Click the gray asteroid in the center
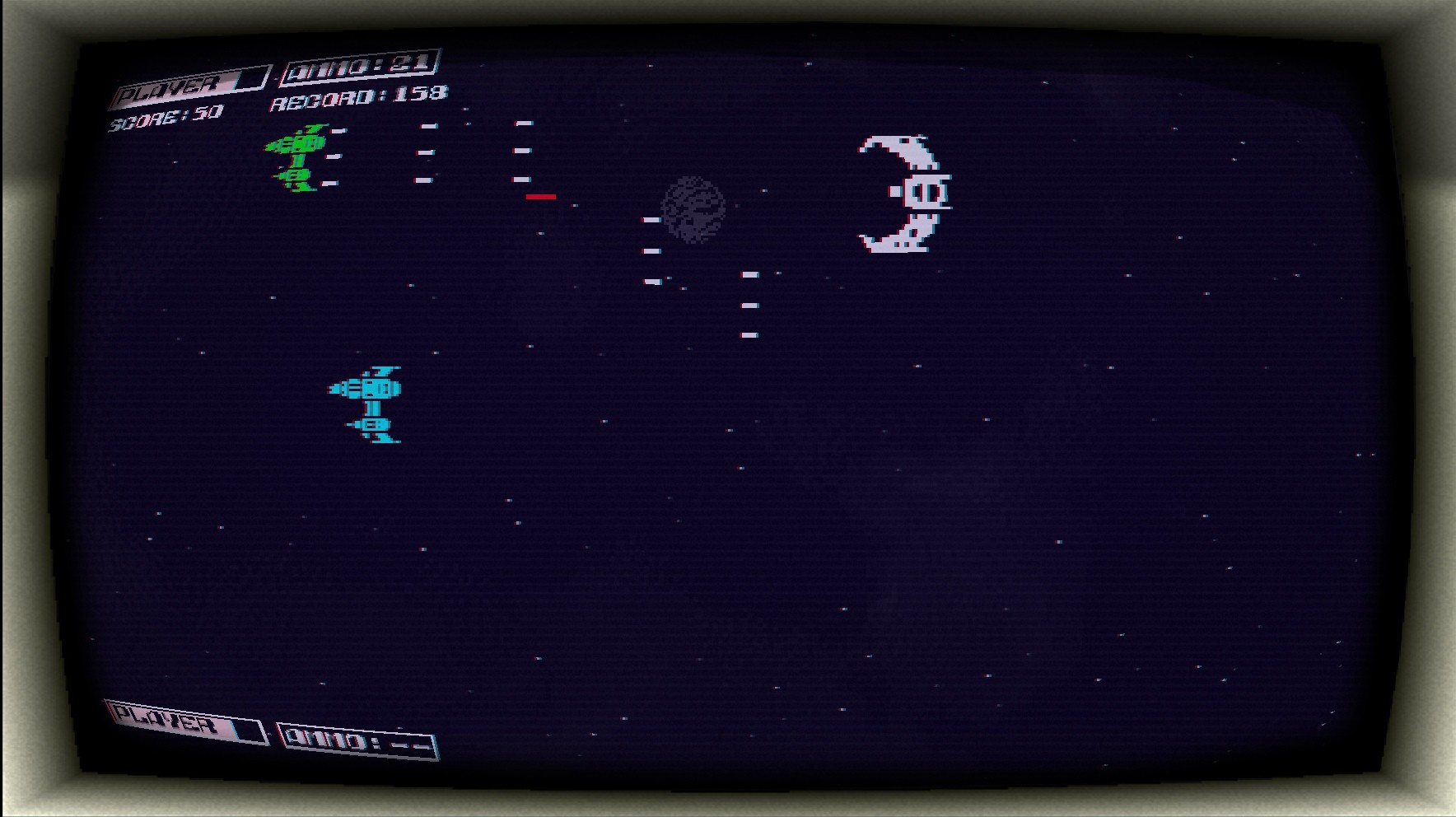 coord(692,210)
